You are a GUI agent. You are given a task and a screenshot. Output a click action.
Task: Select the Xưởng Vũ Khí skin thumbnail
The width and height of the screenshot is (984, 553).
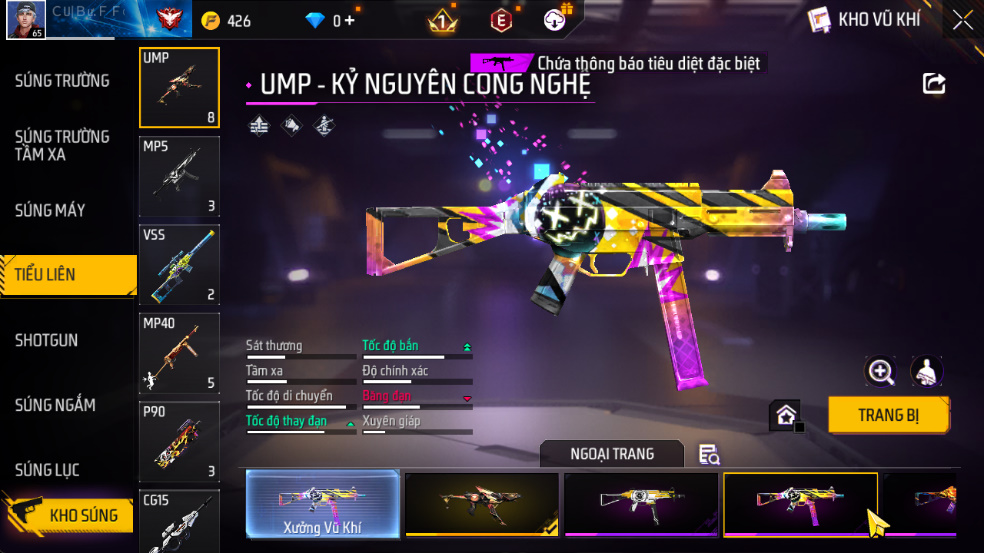pos(323,503)
